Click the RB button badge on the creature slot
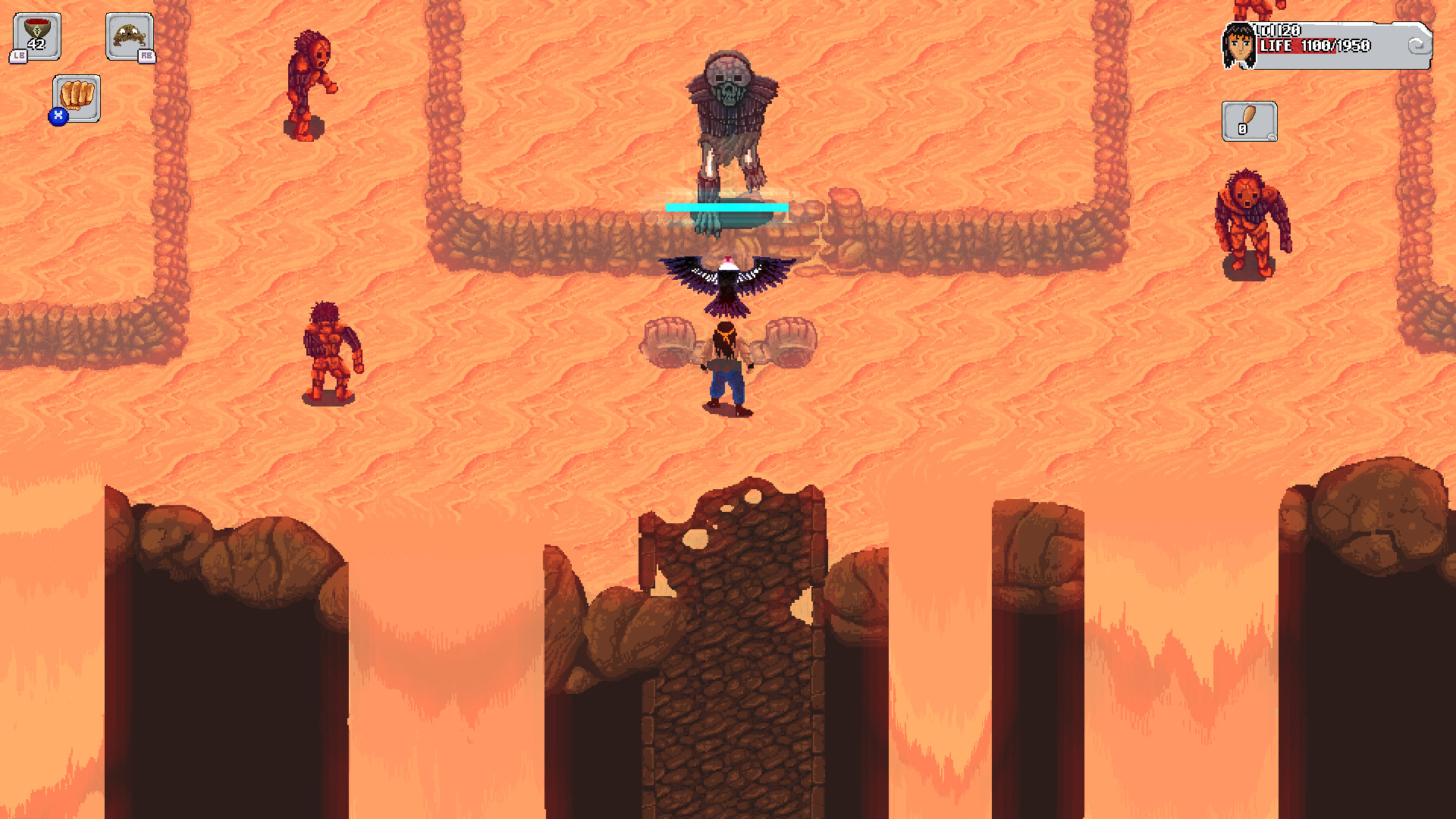The height and width of the screenshot is (819, 1456). pyautogui.click(x=147, y=55)
